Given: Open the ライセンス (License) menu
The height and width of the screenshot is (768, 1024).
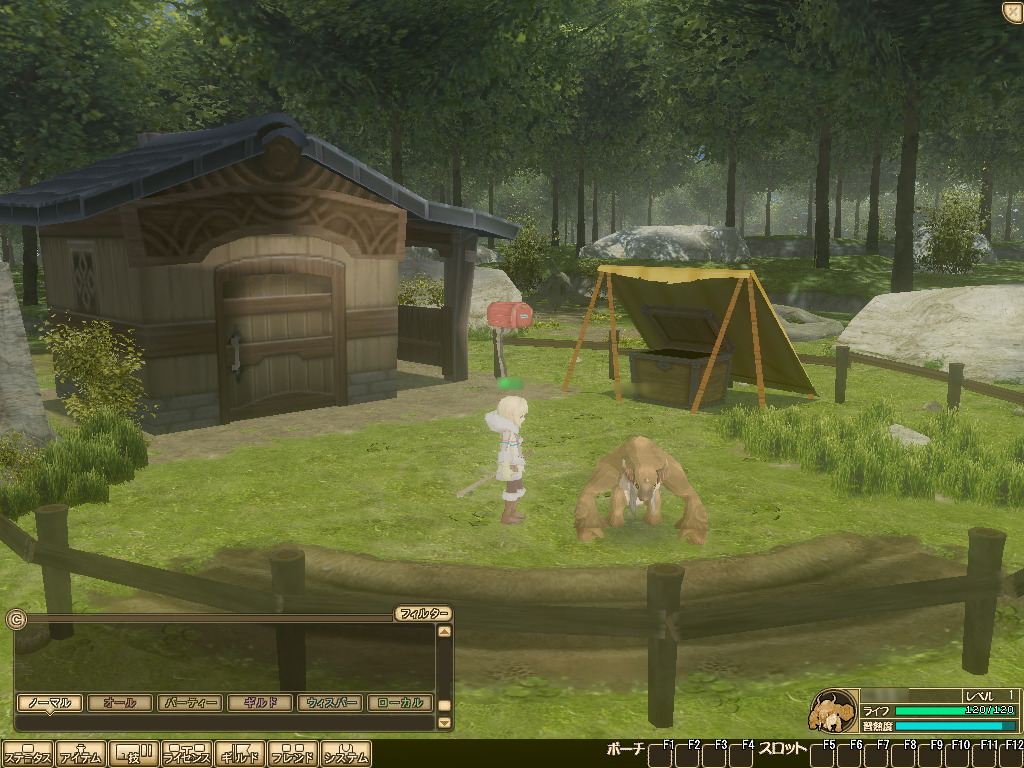Looking at the screenshot, I should click(187, 754).
